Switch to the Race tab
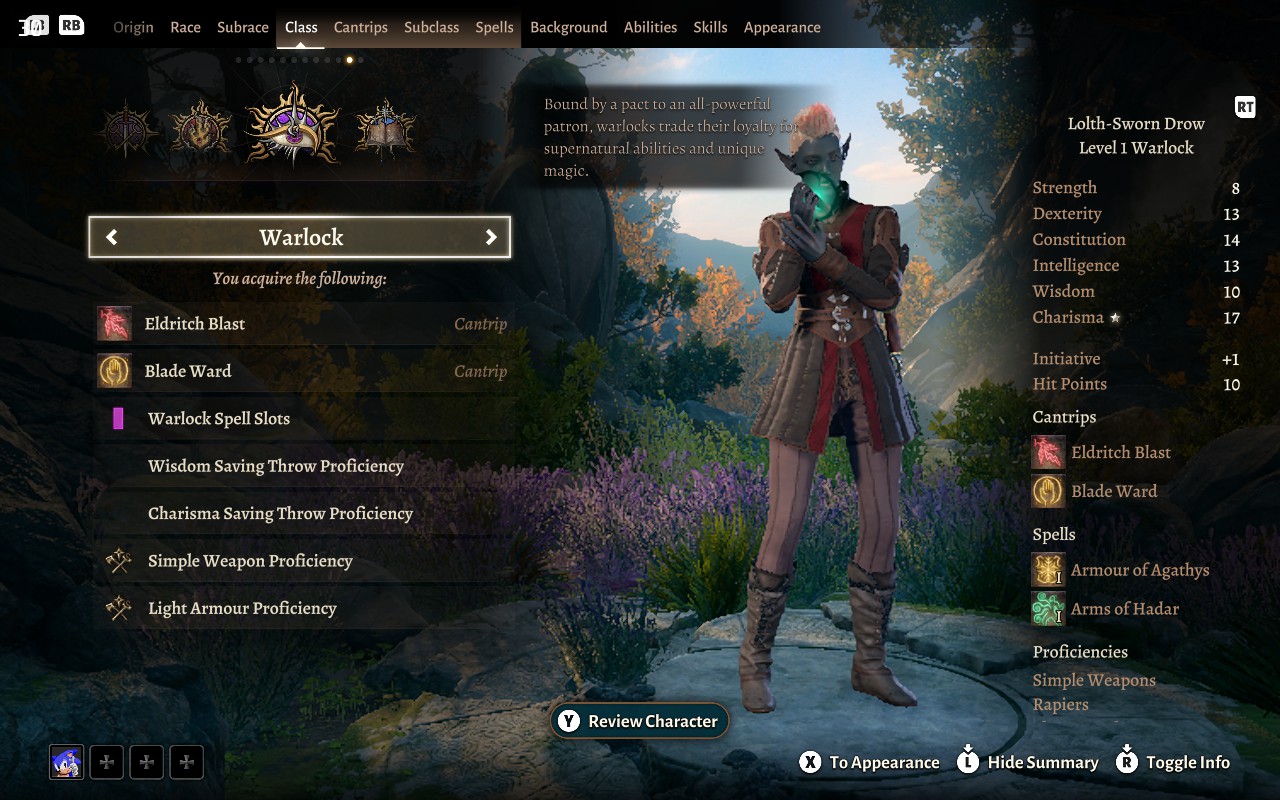This screenshot has width=1280, height=800. [185, 27]
